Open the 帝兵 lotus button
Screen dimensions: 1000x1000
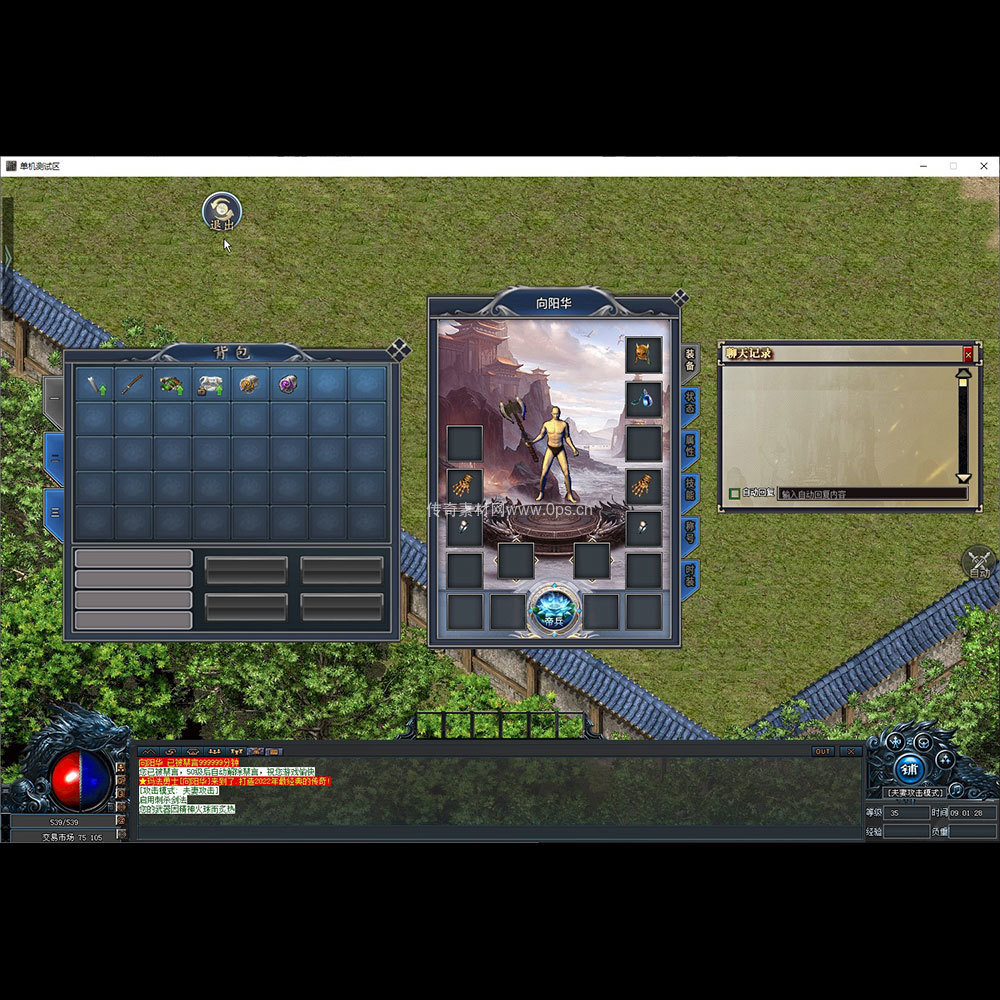pos(553,608)
